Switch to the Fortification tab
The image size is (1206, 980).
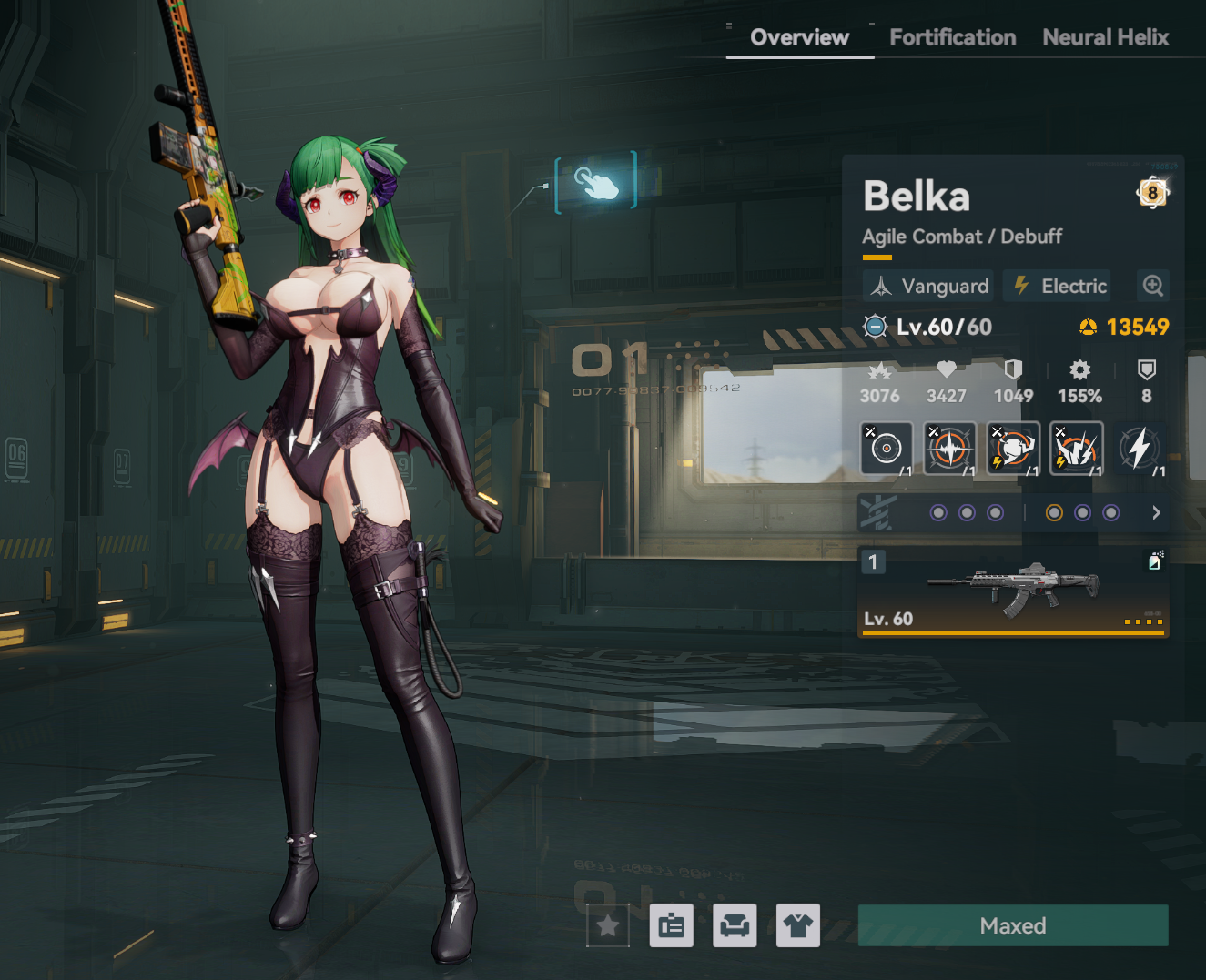952,37
